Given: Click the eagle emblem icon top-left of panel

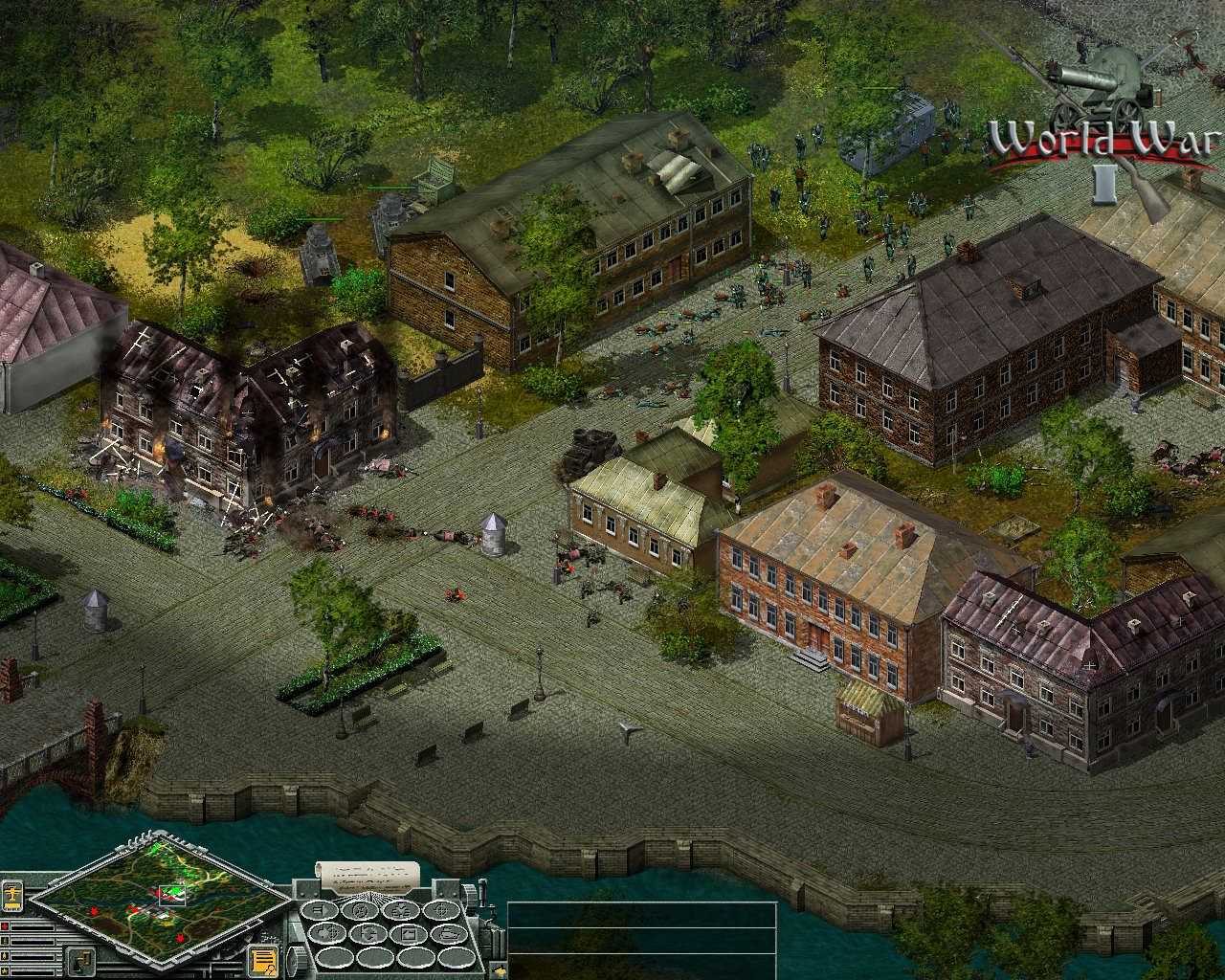Looking at the screenshot, I should (11, 895).
